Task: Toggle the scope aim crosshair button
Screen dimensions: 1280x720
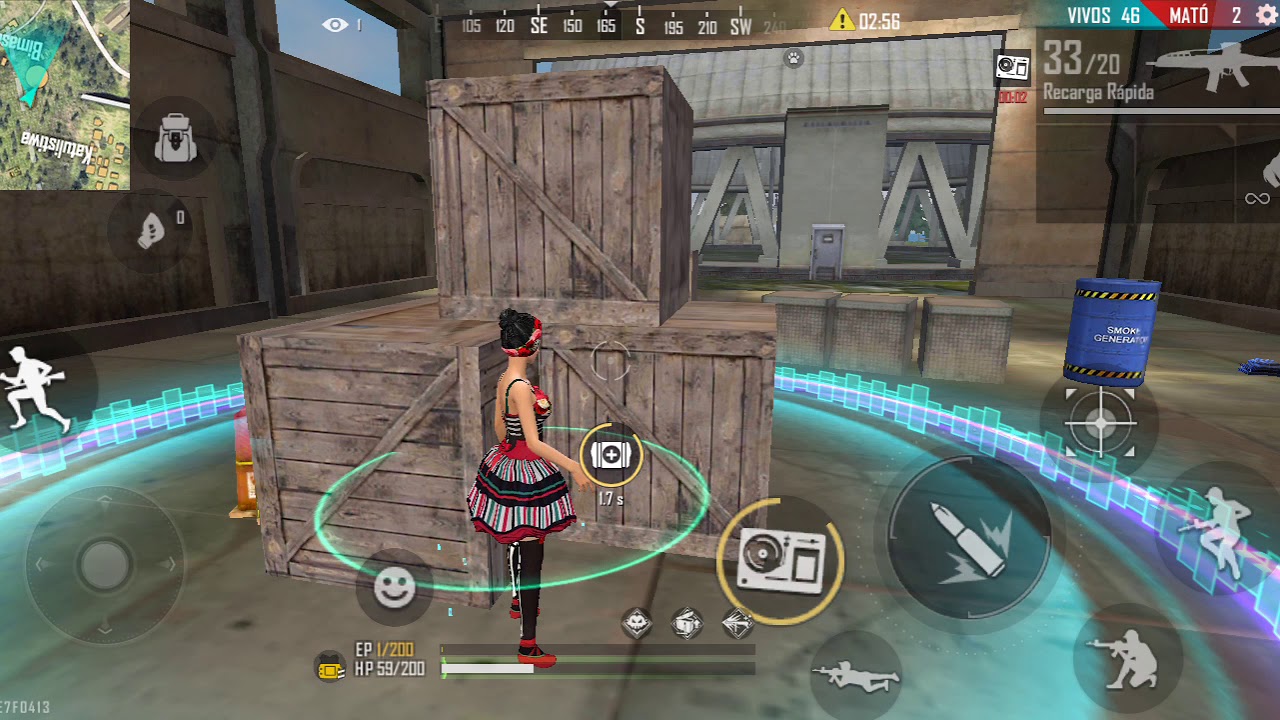Action: click(1100, 423)
